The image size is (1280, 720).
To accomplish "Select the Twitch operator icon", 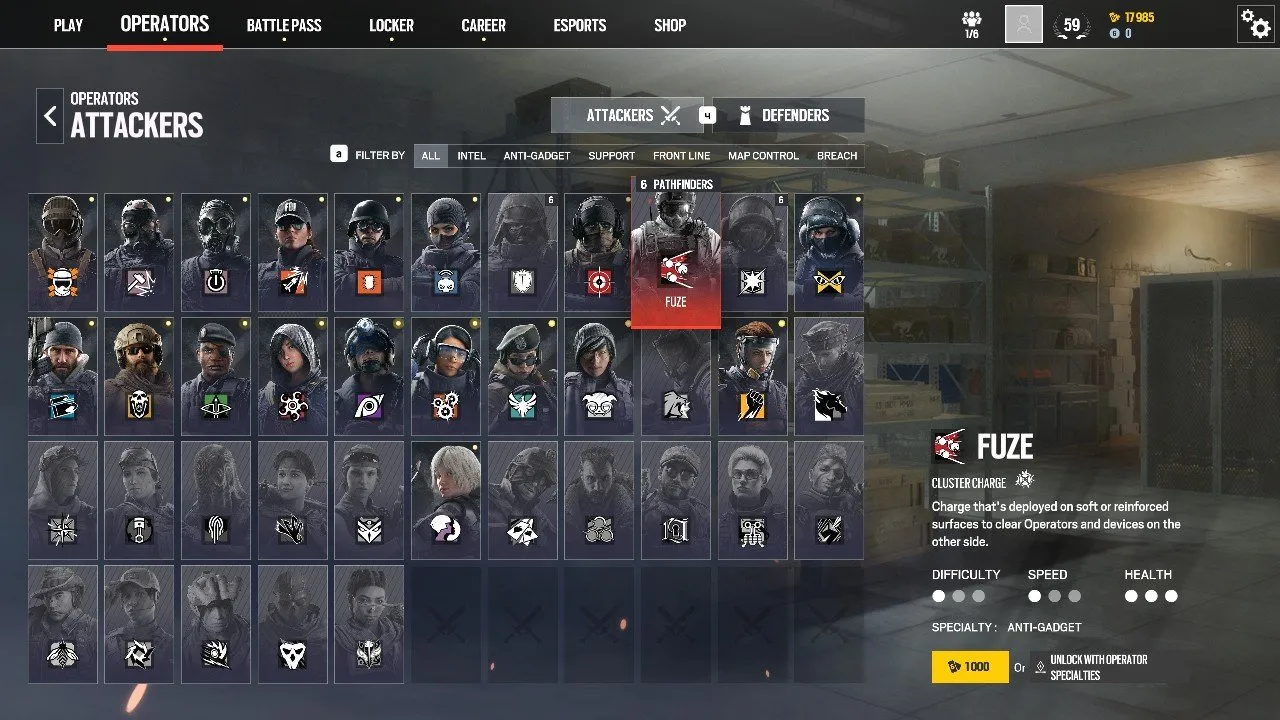I will tap(445, 251).
